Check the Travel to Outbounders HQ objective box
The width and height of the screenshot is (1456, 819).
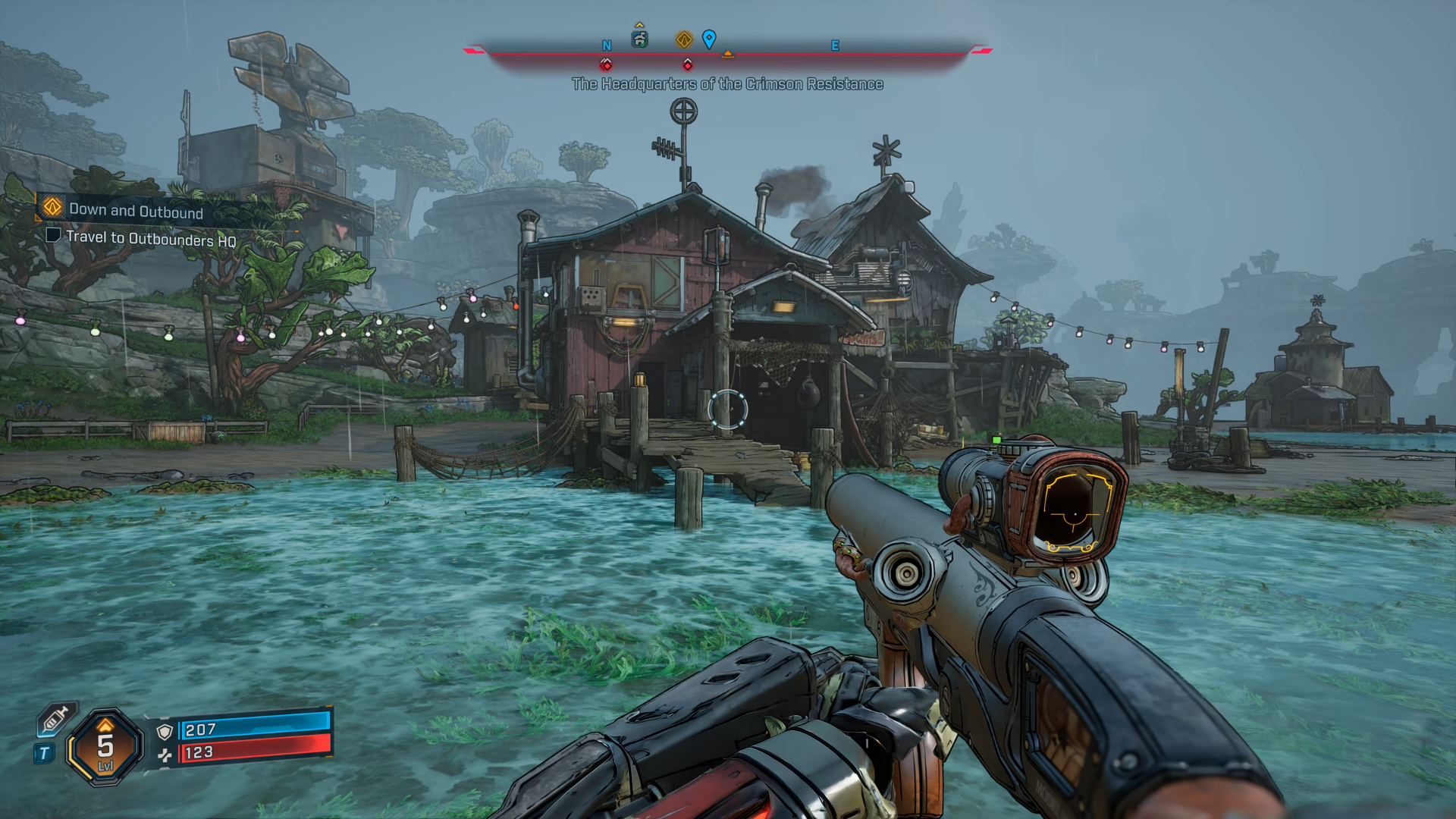(x=53, y=237)
